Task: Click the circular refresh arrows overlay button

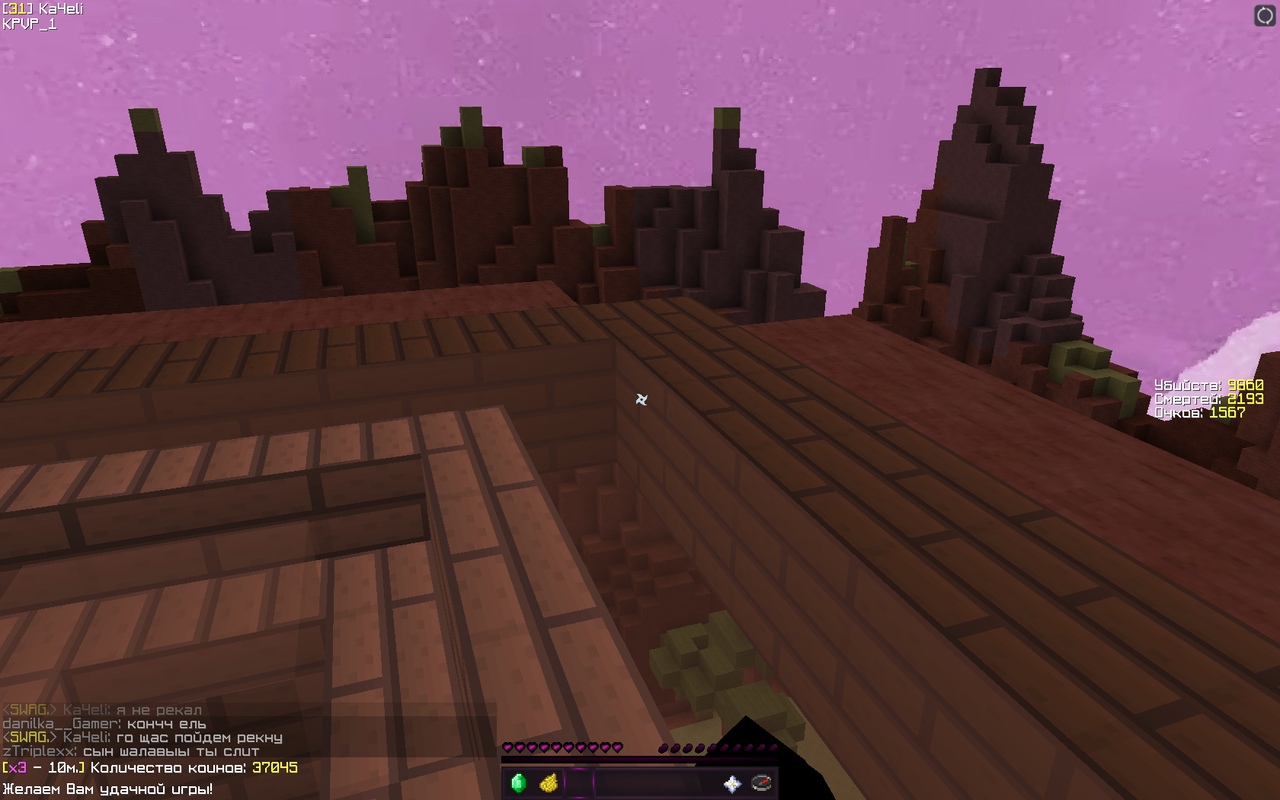Action: [1265, 15]
